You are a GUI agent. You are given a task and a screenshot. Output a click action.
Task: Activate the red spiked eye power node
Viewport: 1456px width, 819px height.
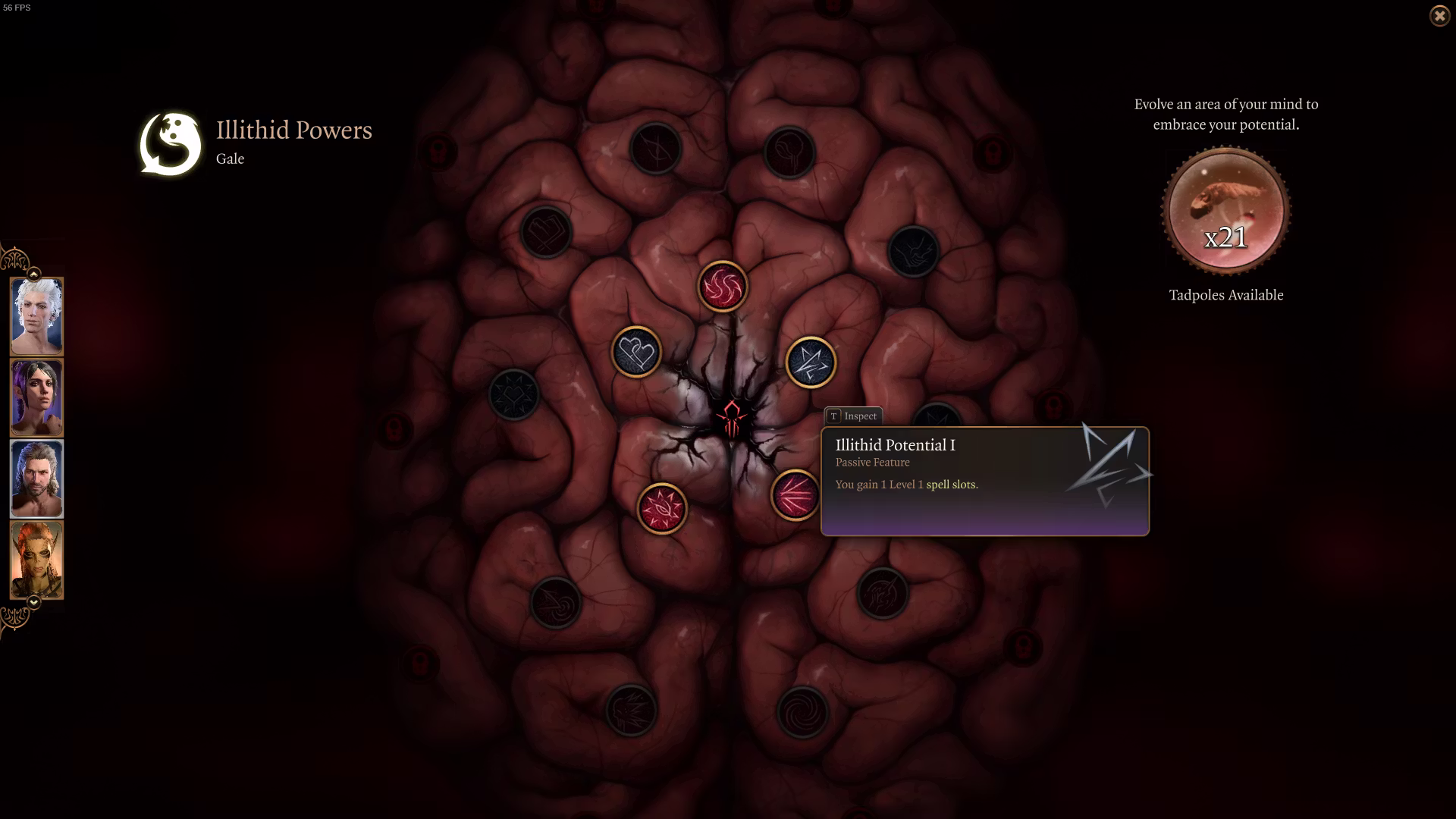(x=662, y=508)
